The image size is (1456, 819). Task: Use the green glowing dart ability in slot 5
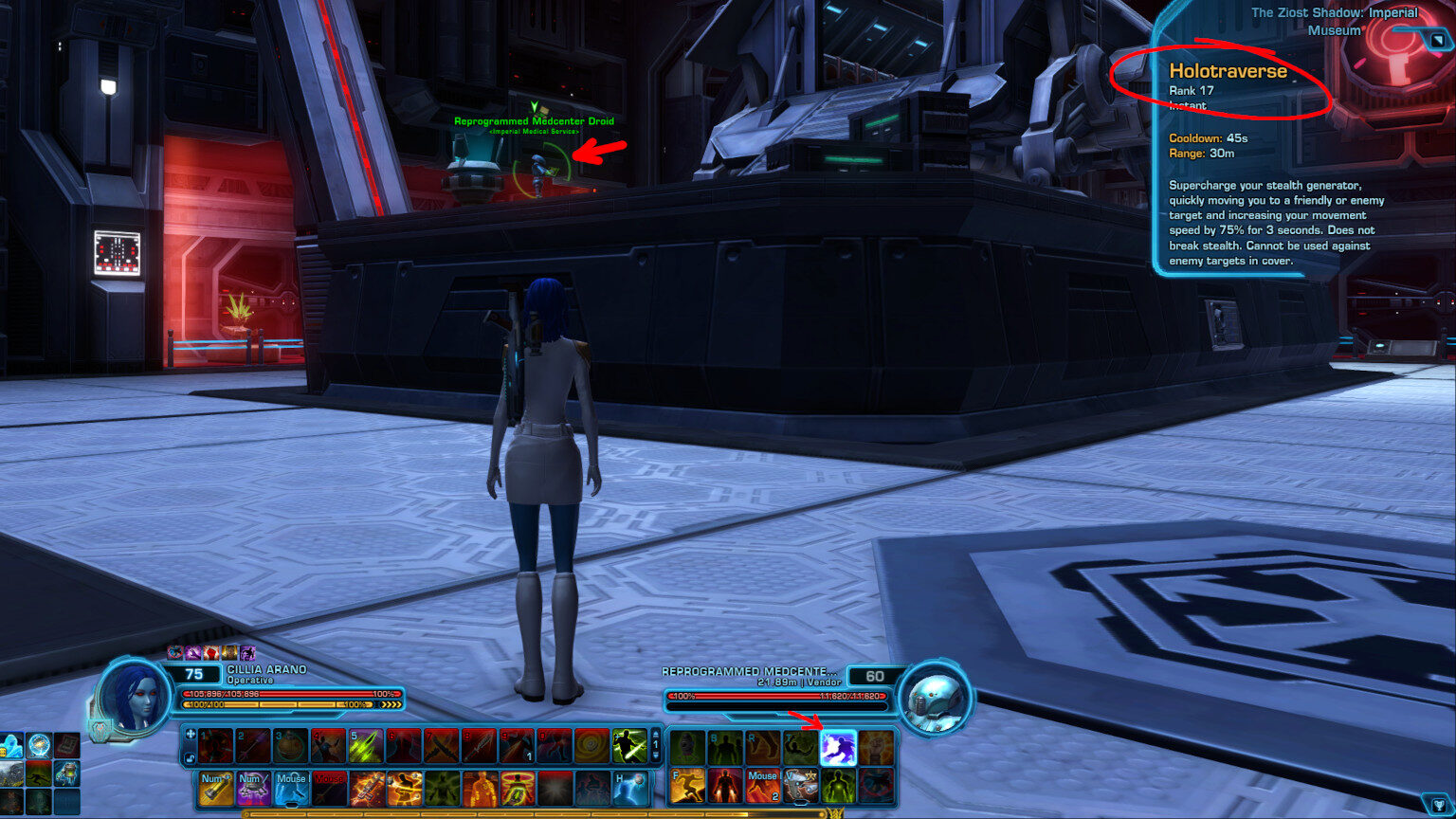click(366, 746)
